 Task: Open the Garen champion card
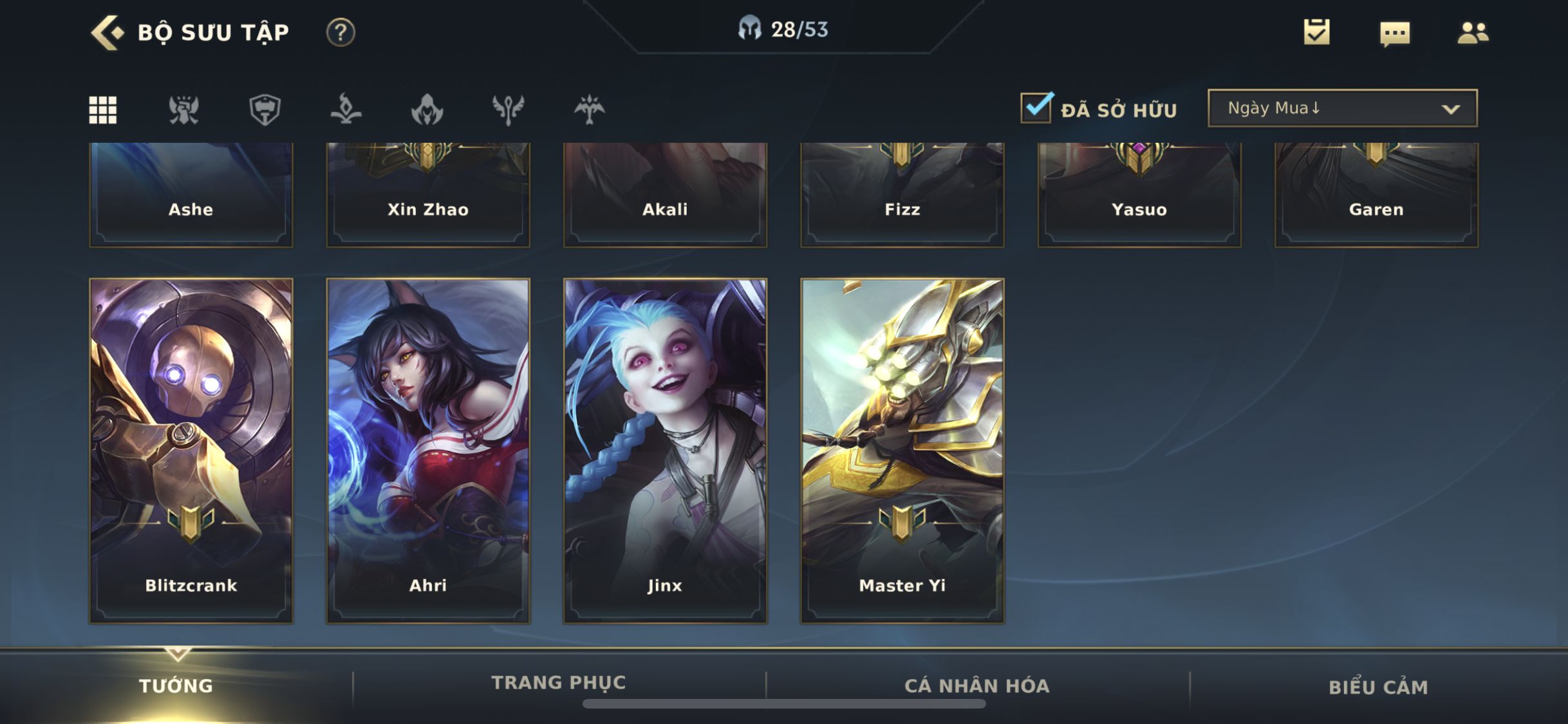tap(1376, 194)
